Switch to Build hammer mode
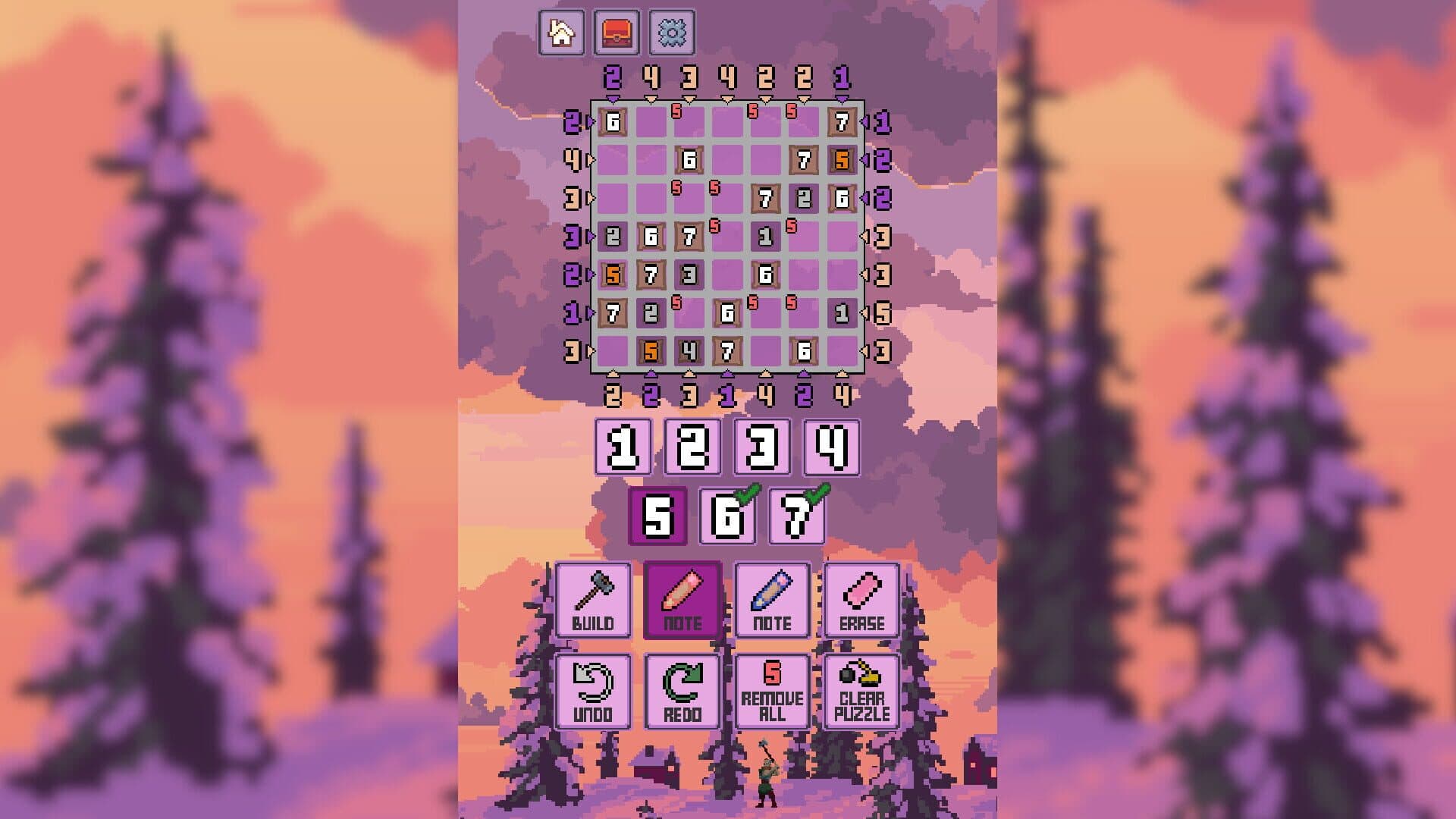Image resolution: width=1456 pixels, height=819 pixels. [593, 601]
